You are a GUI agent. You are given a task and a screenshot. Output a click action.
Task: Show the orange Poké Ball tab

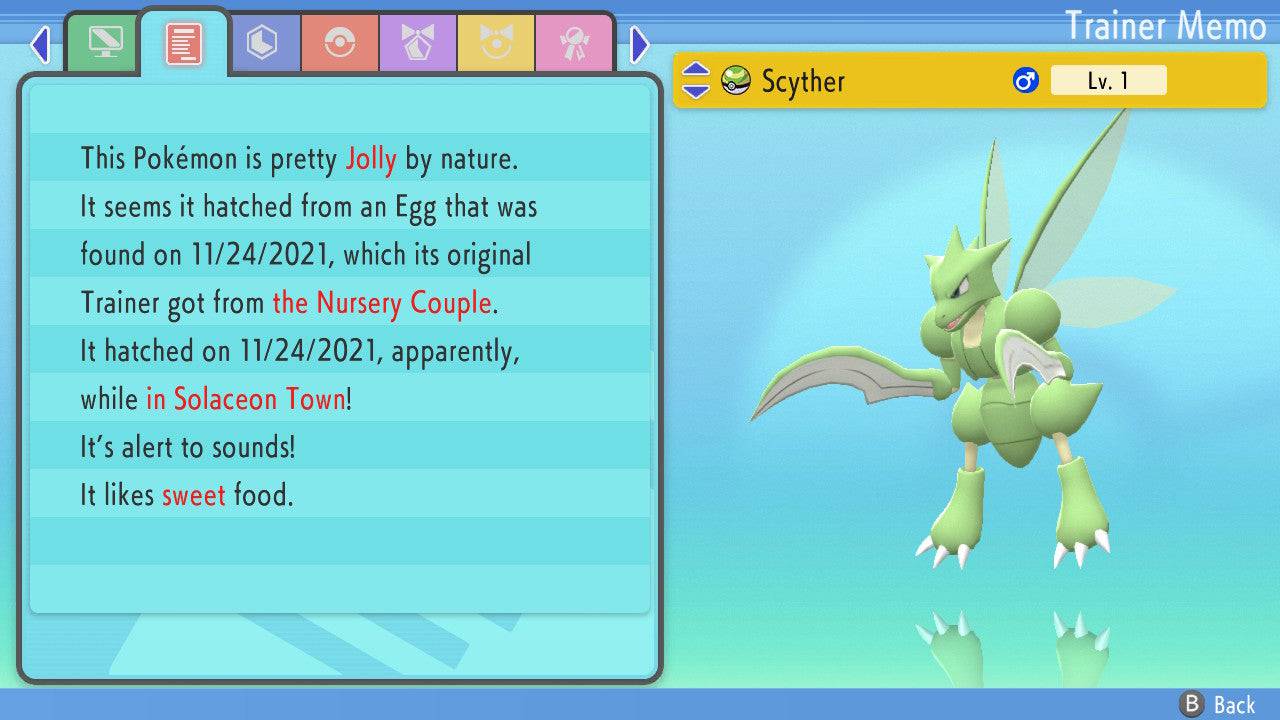tap(340, 43)
